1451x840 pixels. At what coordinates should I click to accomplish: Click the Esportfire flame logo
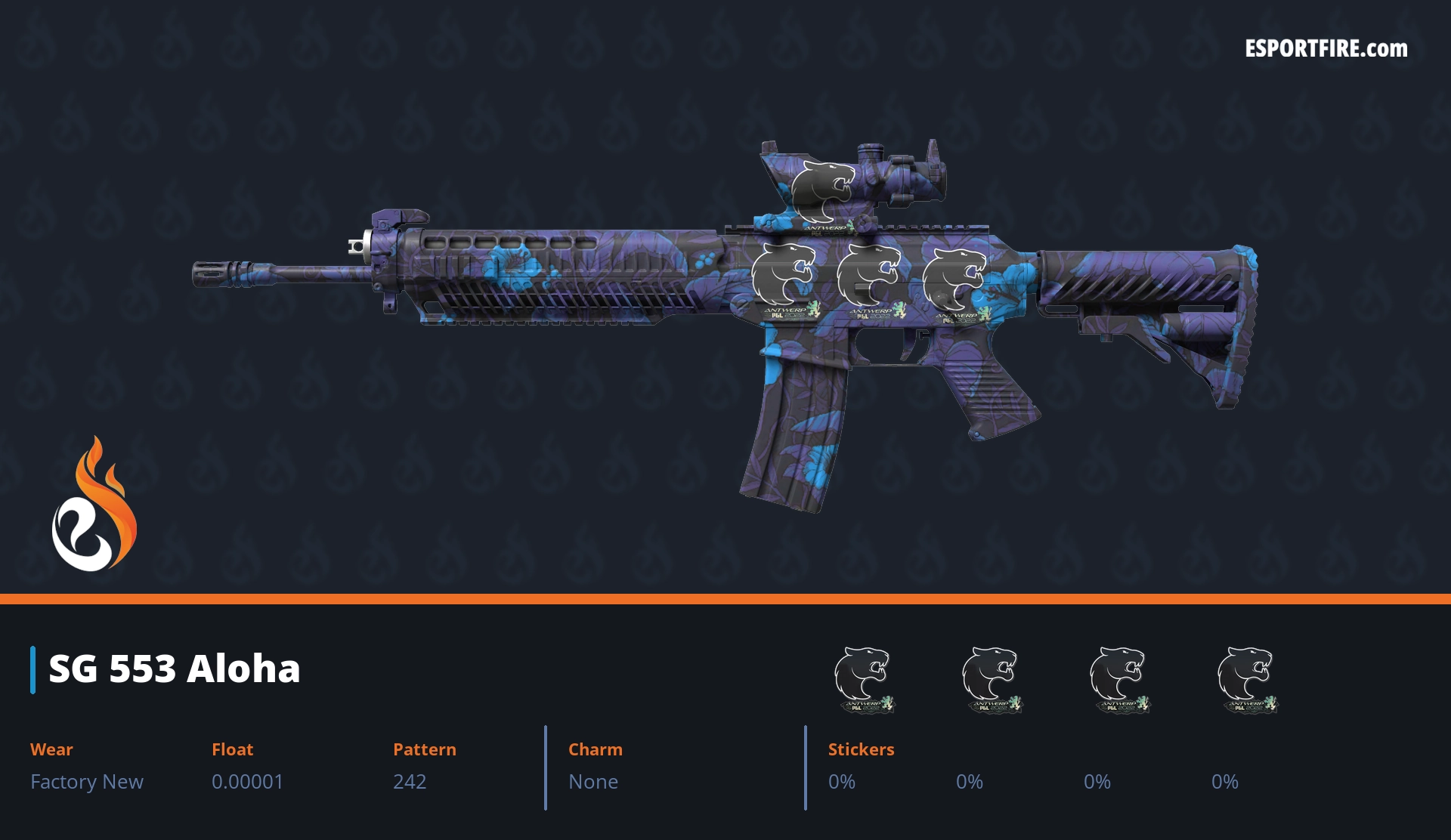94,505
